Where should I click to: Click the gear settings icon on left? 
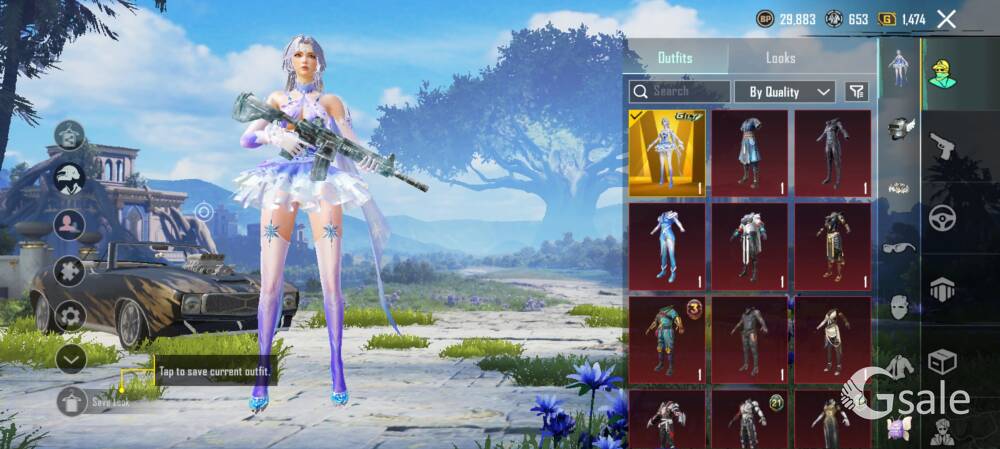click(x=70, y=316)
